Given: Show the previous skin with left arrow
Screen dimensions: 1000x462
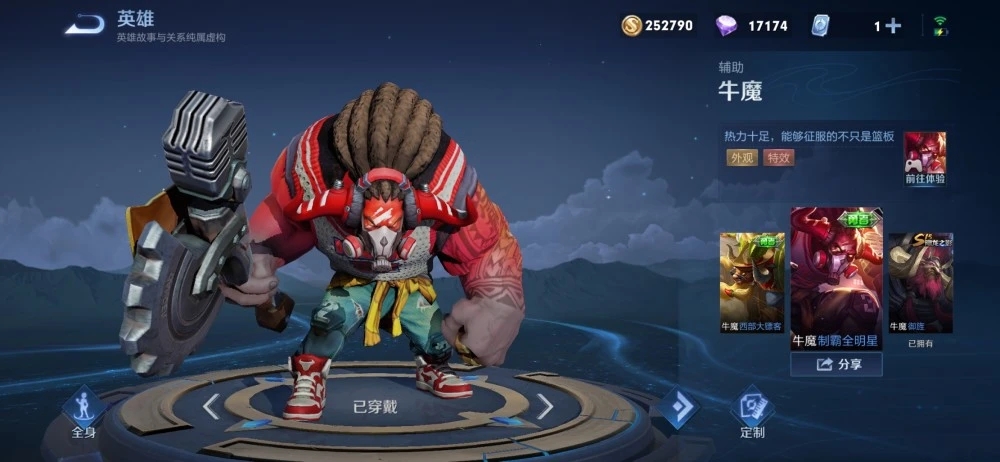Looking at the screenshot, I should point(211,406).
